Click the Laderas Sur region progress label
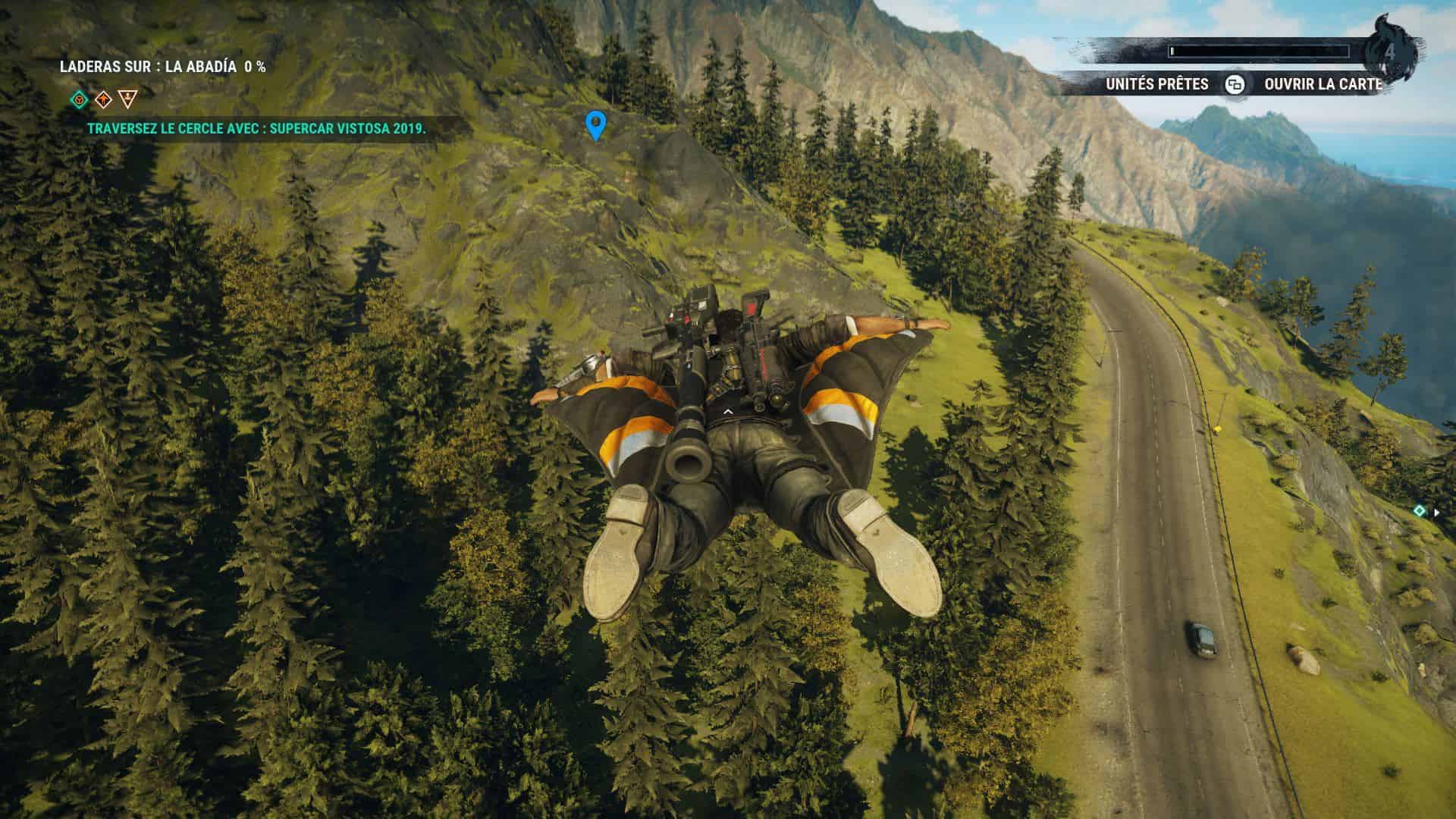The width and height of the screenshot is (1456, 819). pos(163,67)
